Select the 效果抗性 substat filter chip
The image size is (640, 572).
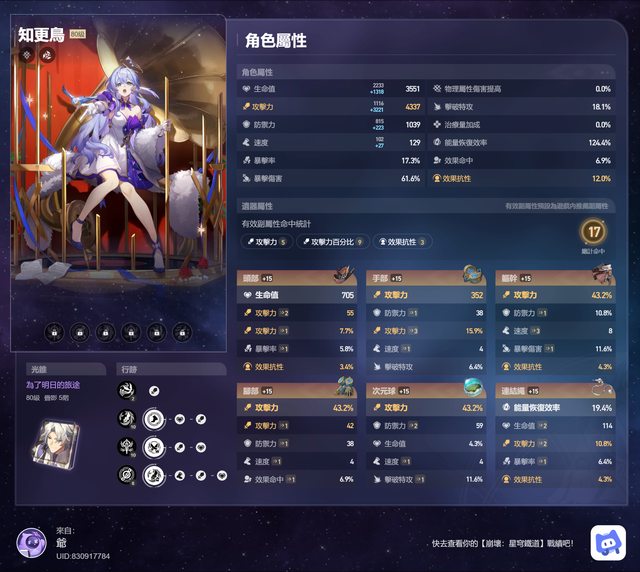pyautogui.click(x=403, y=241)
